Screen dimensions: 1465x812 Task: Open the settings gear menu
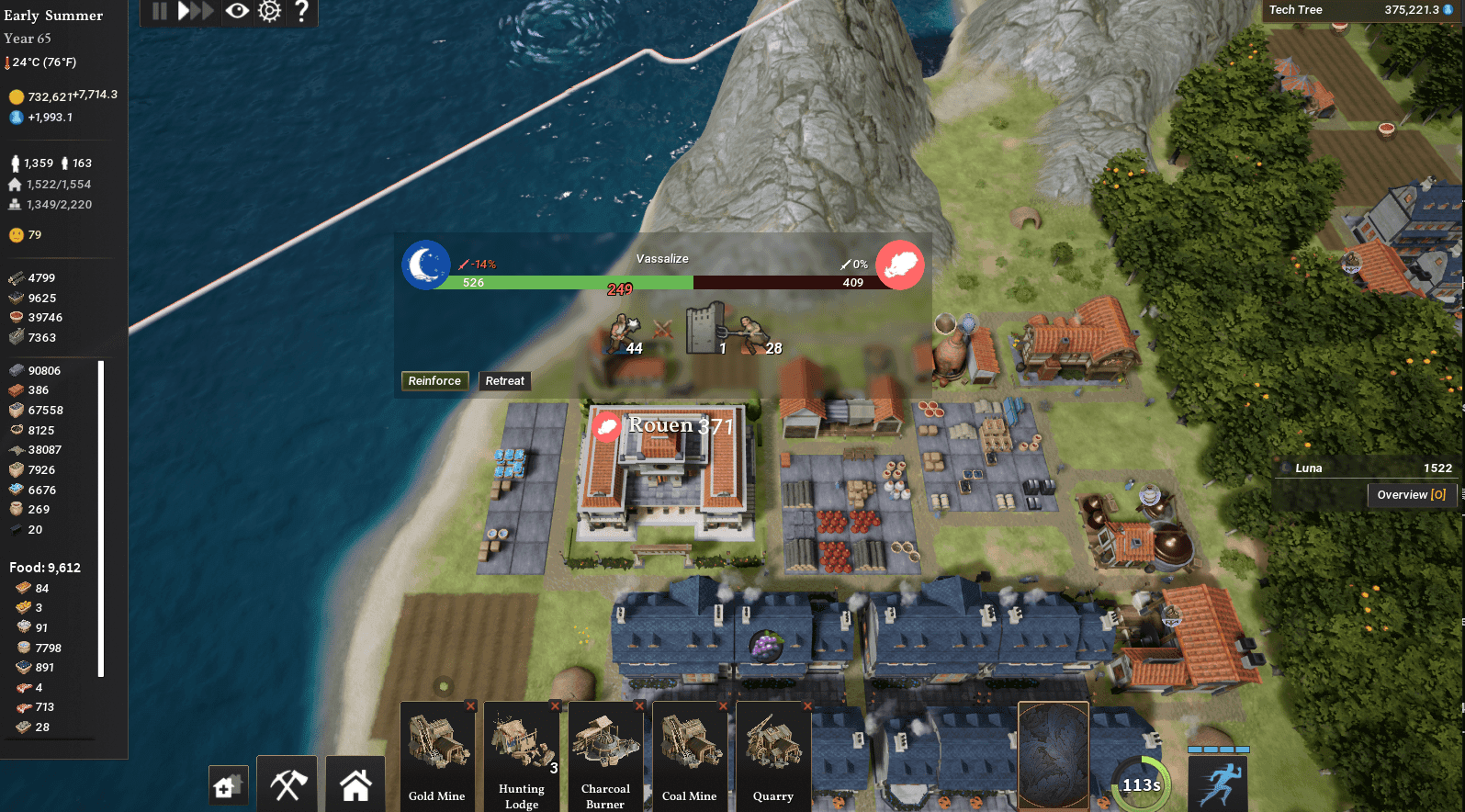tap(269, 11)
